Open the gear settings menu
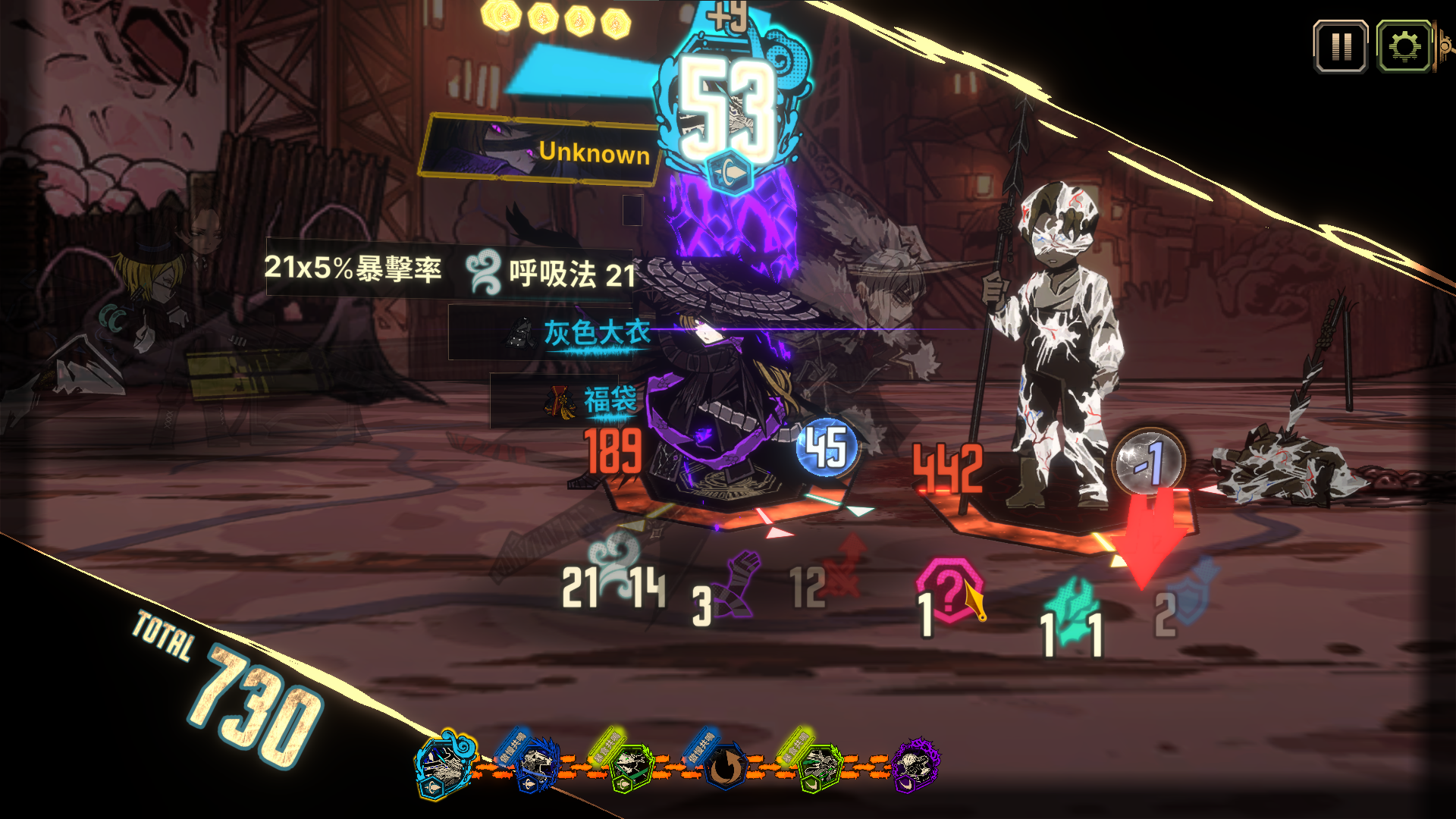 tap(1404, 47)
